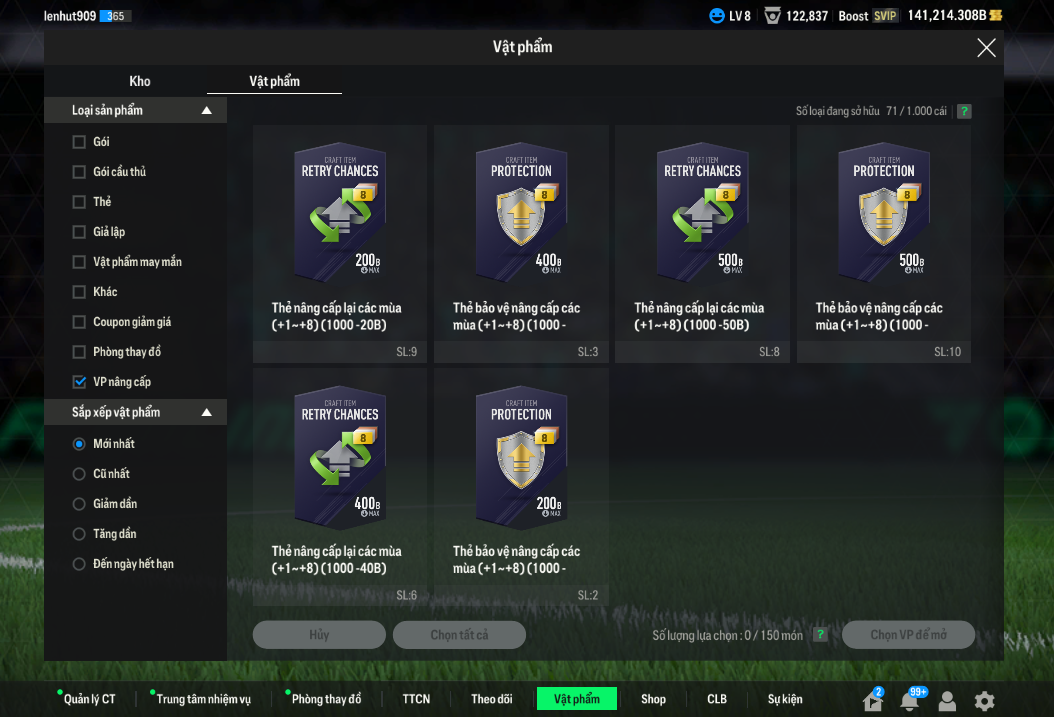Check the Coupon giảm giá filter
1054x717 pixels.
click(x=79, y=322)
